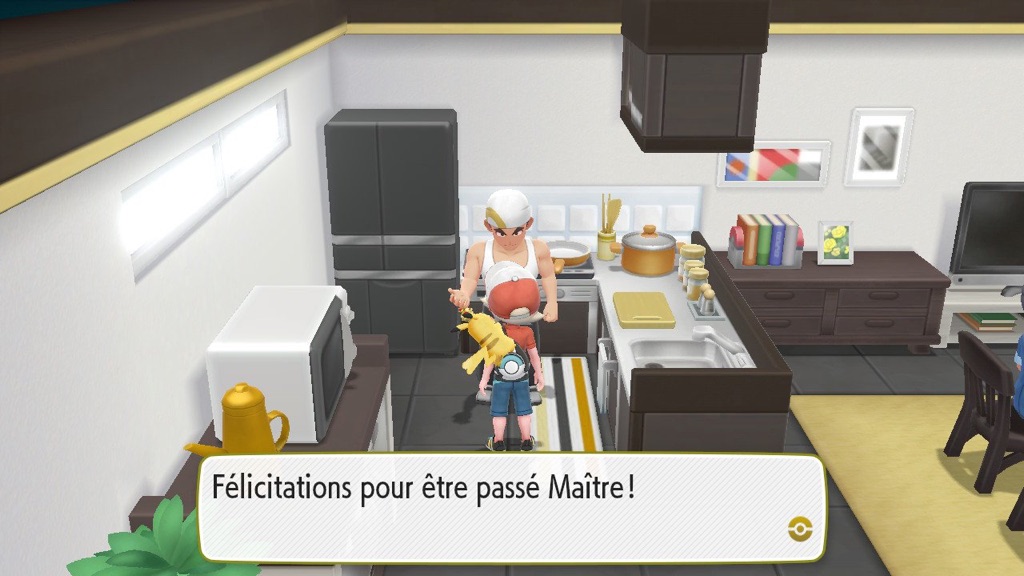This screenshot has height=576, width=1024.
Task: Advance dialogue via the Poké Ball indicator
Action: coord(798,528)
